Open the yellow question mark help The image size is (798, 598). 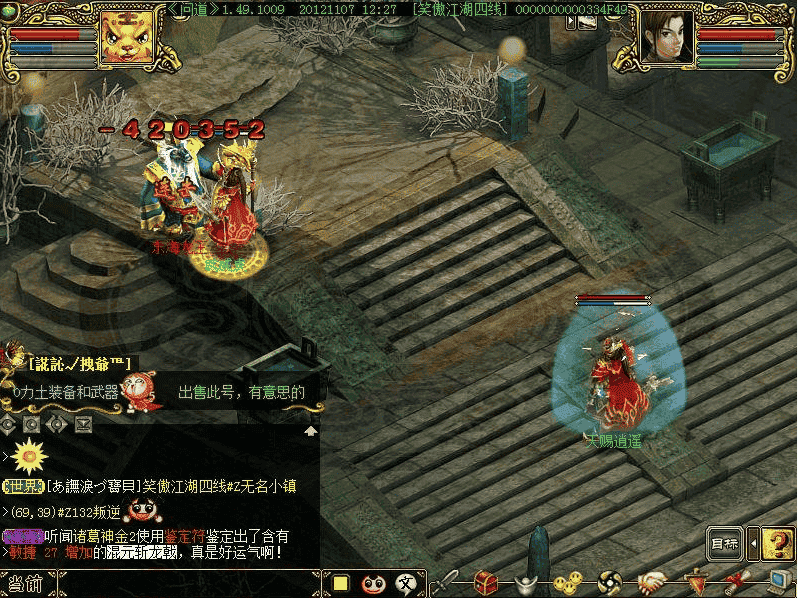tap(778, 544)
